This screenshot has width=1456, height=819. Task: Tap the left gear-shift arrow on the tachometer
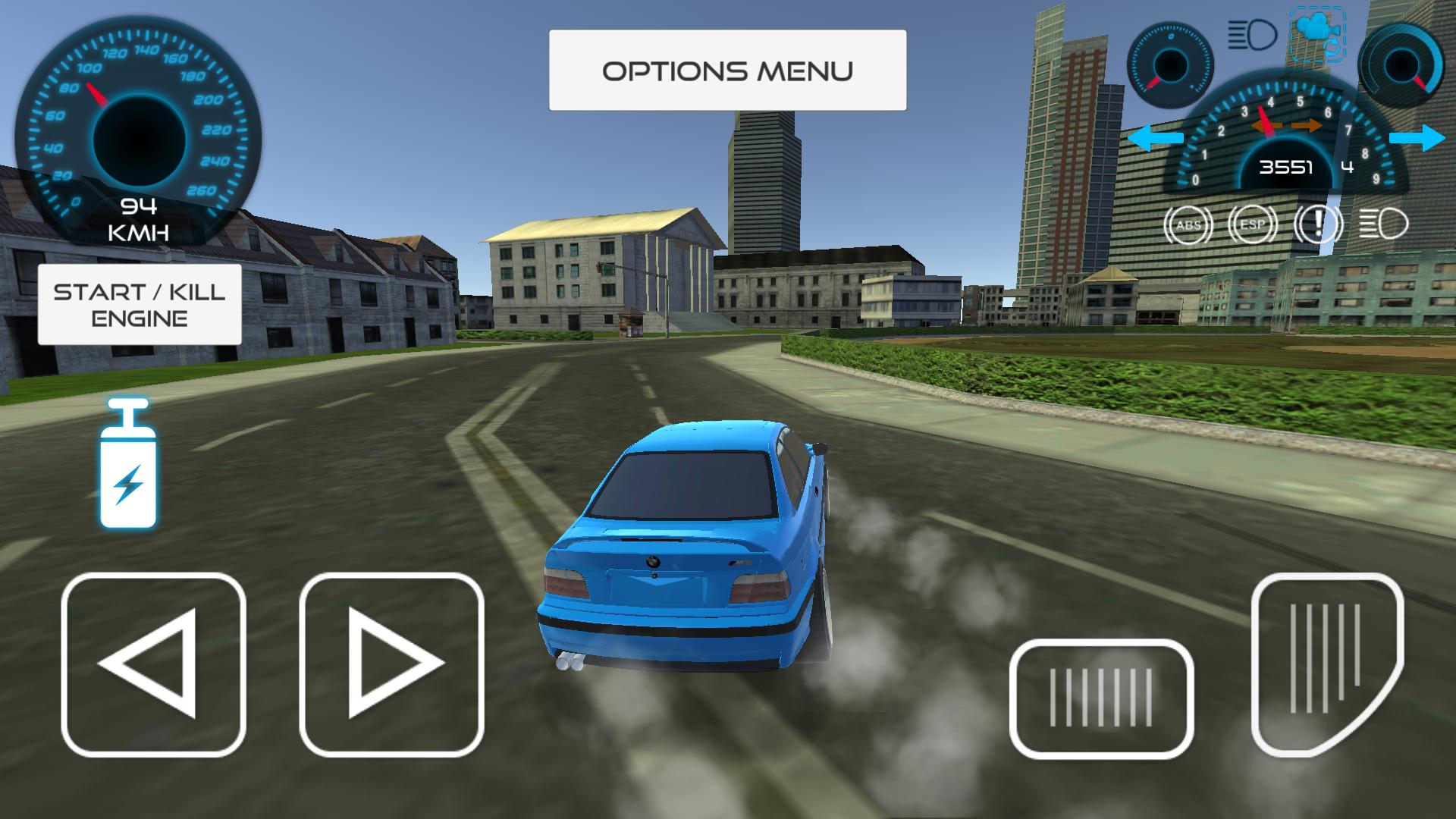click(1268, 124)
